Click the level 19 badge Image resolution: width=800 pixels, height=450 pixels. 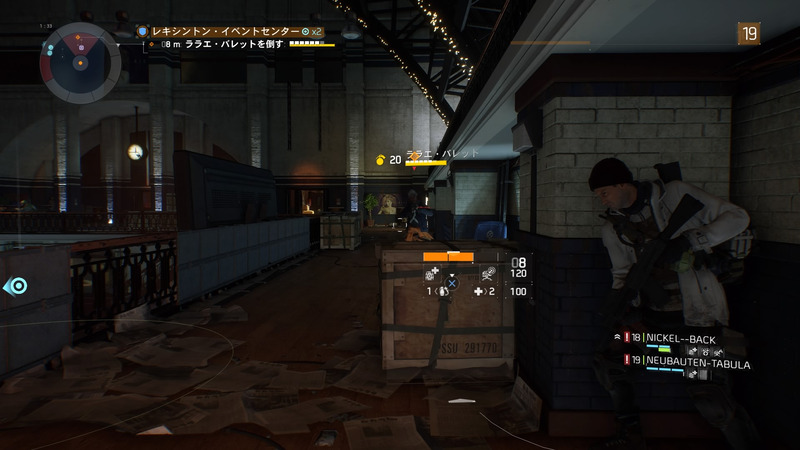pos(748,33)
